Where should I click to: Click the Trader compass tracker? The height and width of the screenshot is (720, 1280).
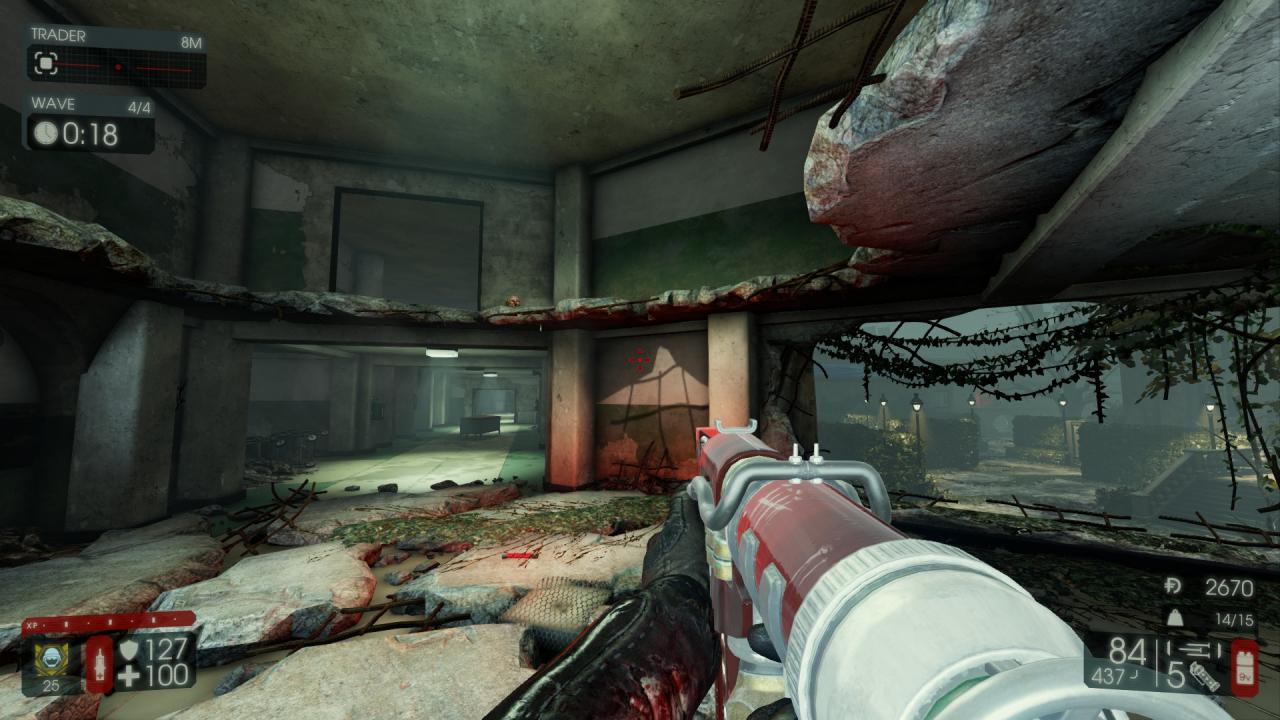tap(116, 66)
